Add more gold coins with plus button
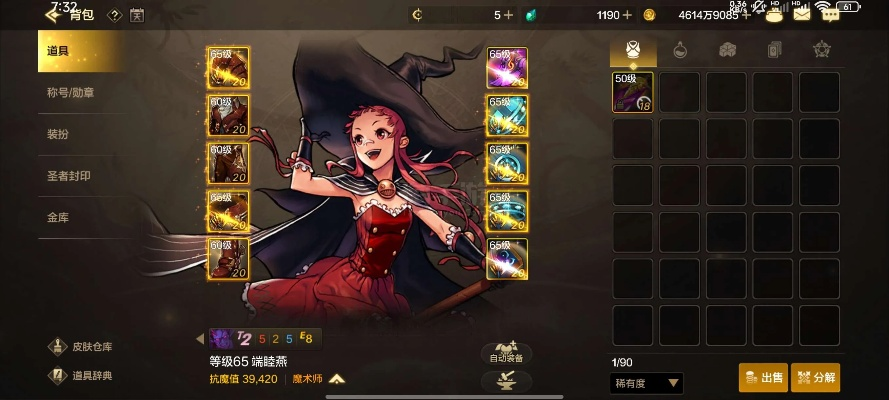 point(746,15)
